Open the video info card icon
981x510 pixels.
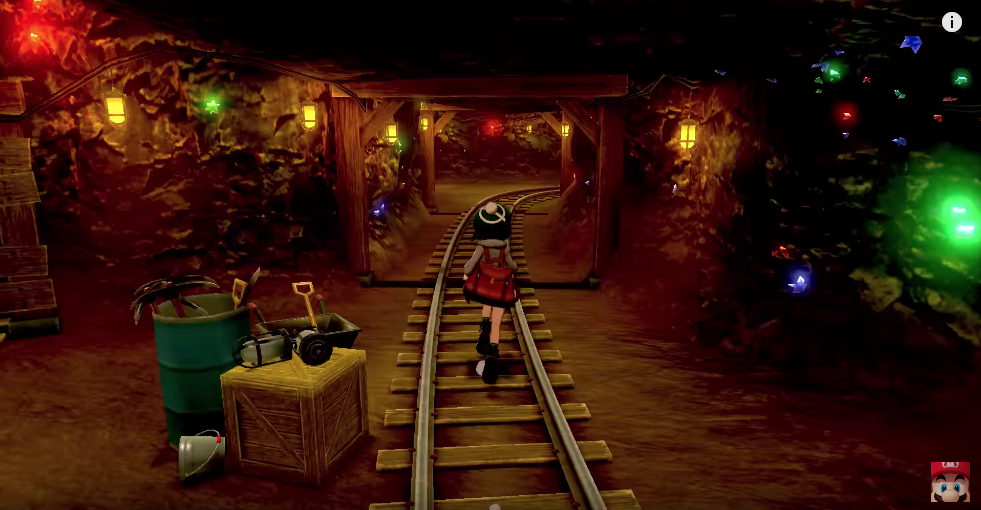951,22
